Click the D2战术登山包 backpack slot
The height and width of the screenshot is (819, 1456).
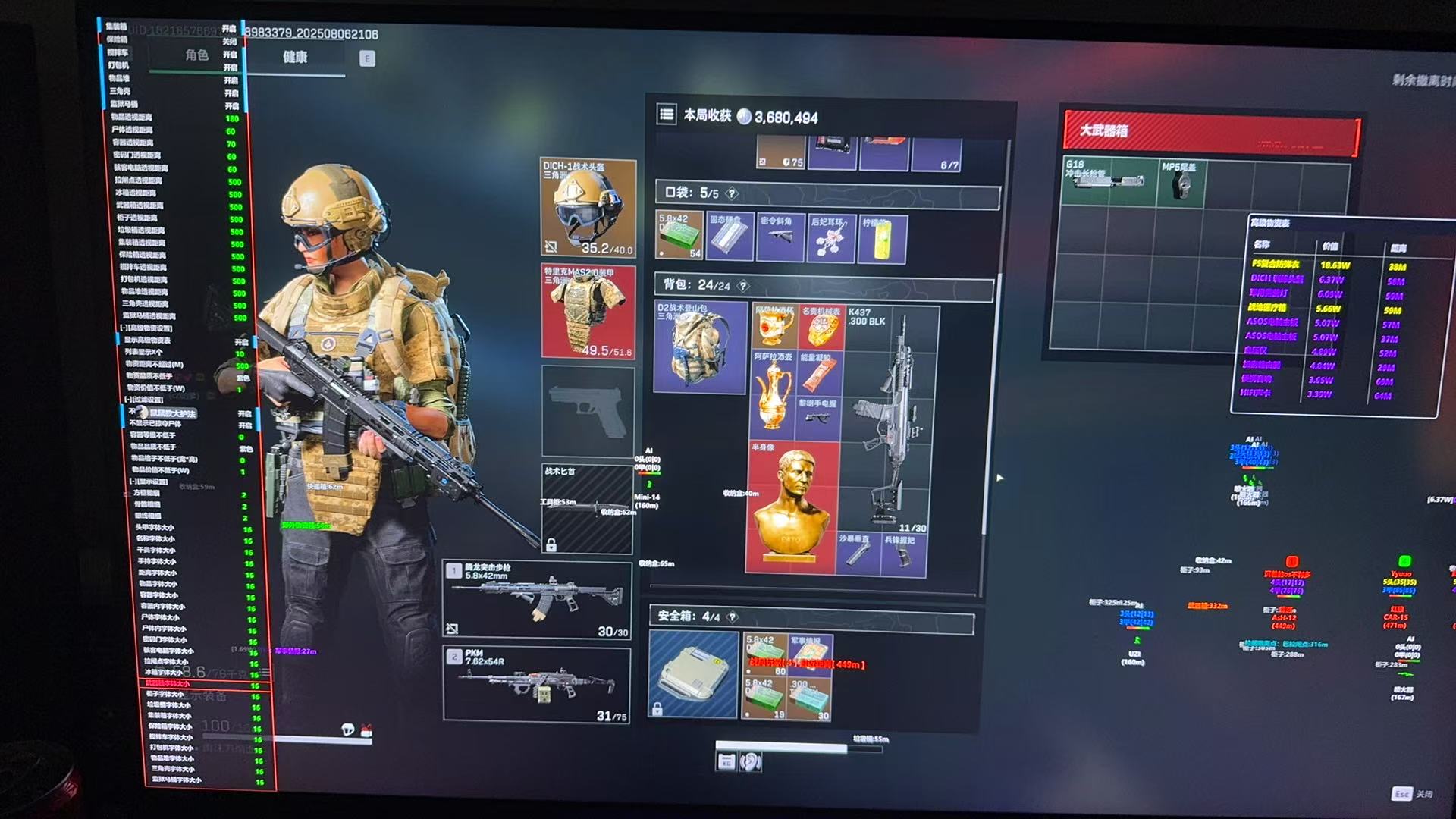point(699,347)
